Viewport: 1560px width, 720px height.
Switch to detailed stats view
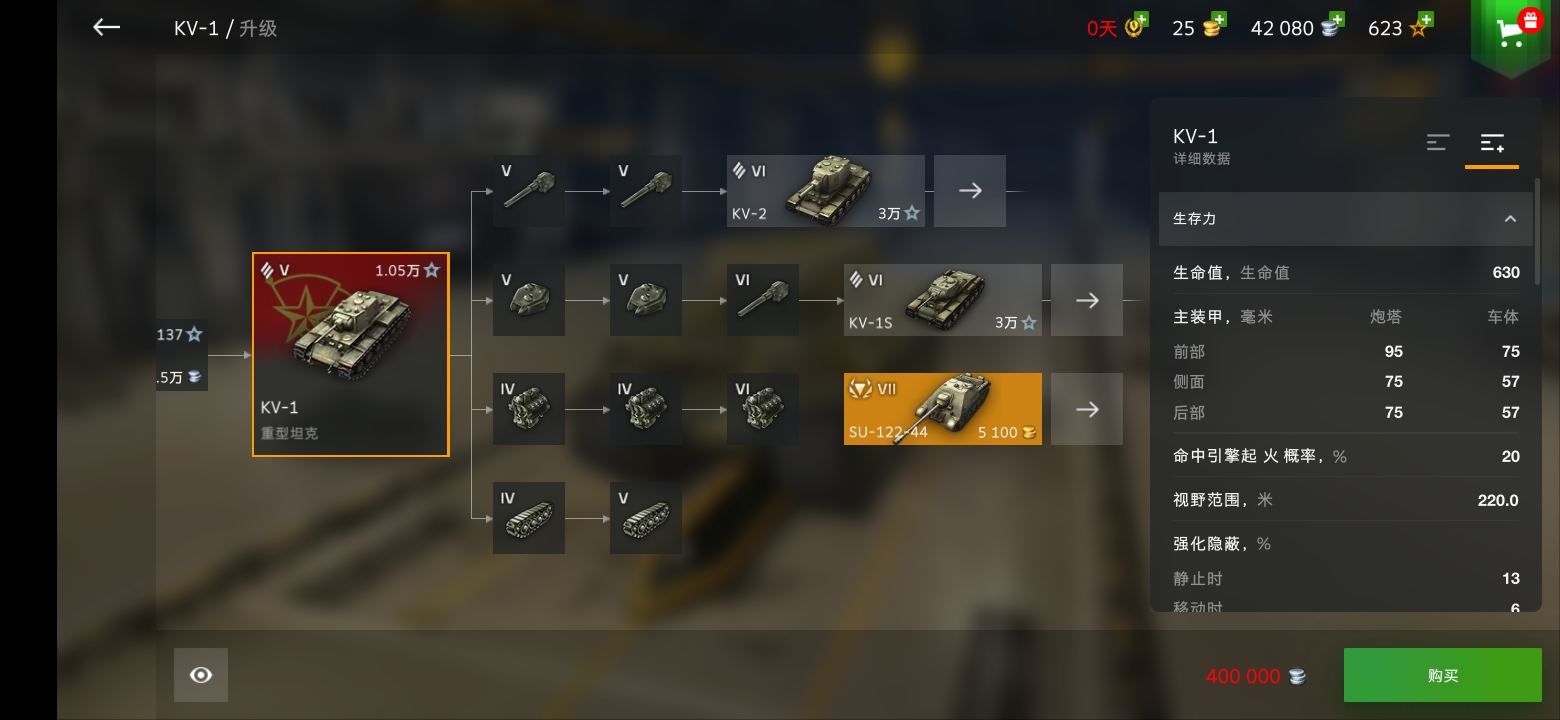point(1492,143)
